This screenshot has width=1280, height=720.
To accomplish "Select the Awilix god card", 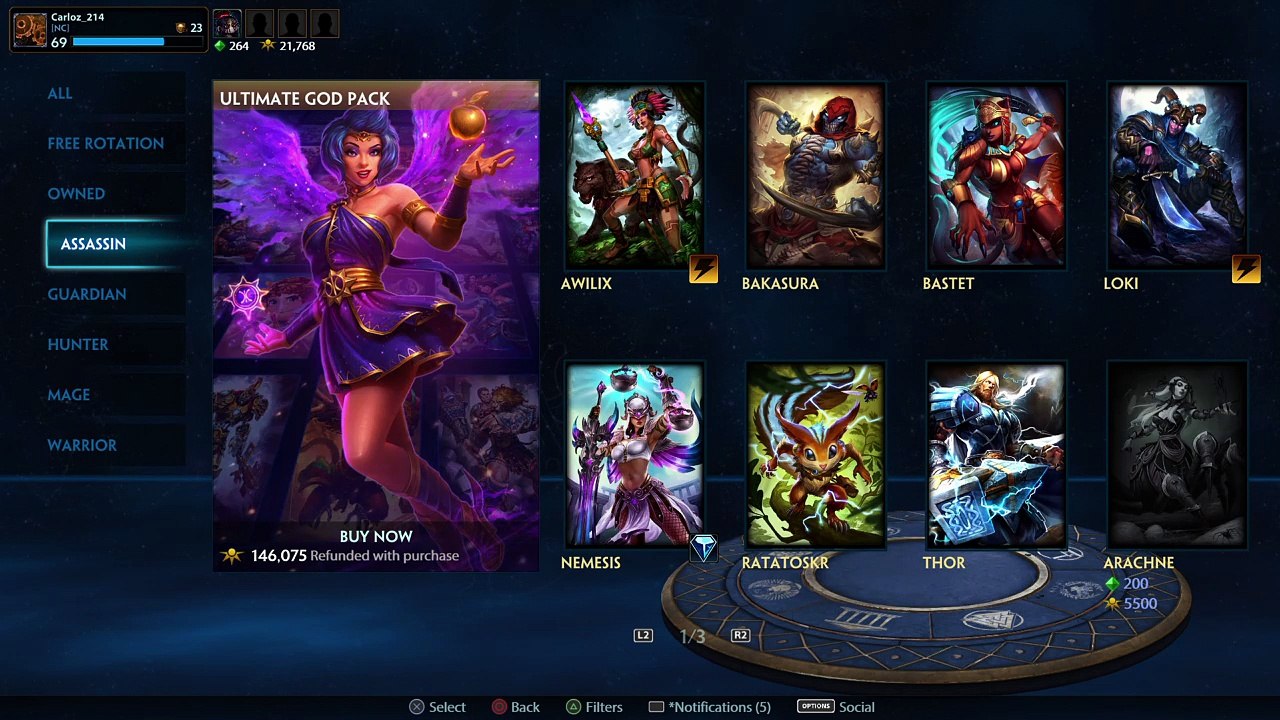I will coord(635,177).
